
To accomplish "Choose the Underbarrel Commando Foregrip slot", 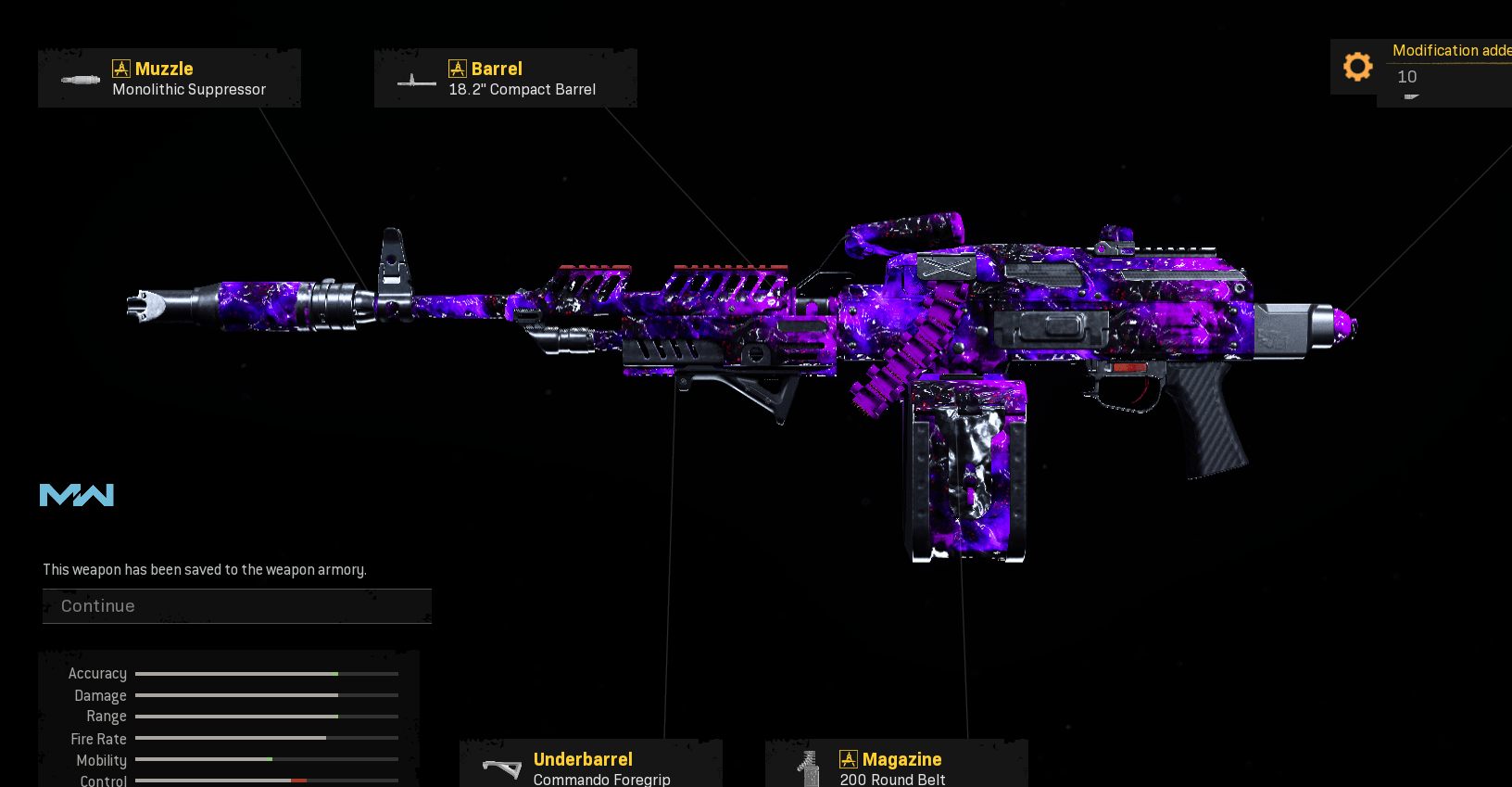I will (591, 767).
